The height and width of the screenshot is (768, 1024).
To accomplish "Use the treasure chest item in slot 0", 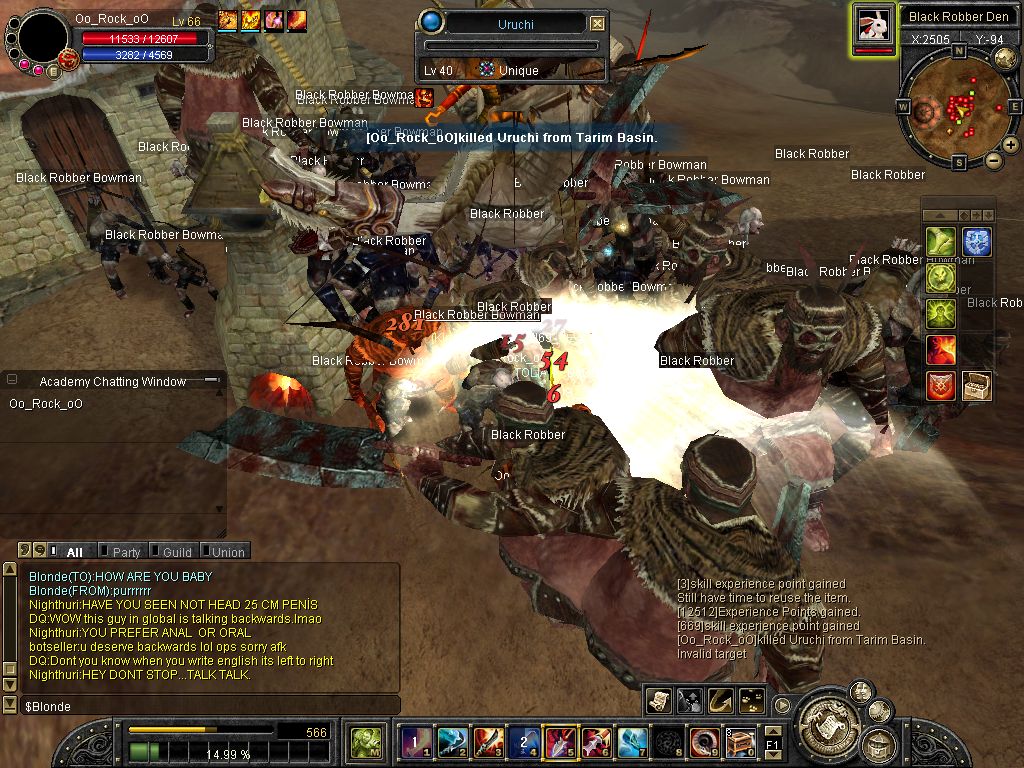I will (x=740, y=741).
